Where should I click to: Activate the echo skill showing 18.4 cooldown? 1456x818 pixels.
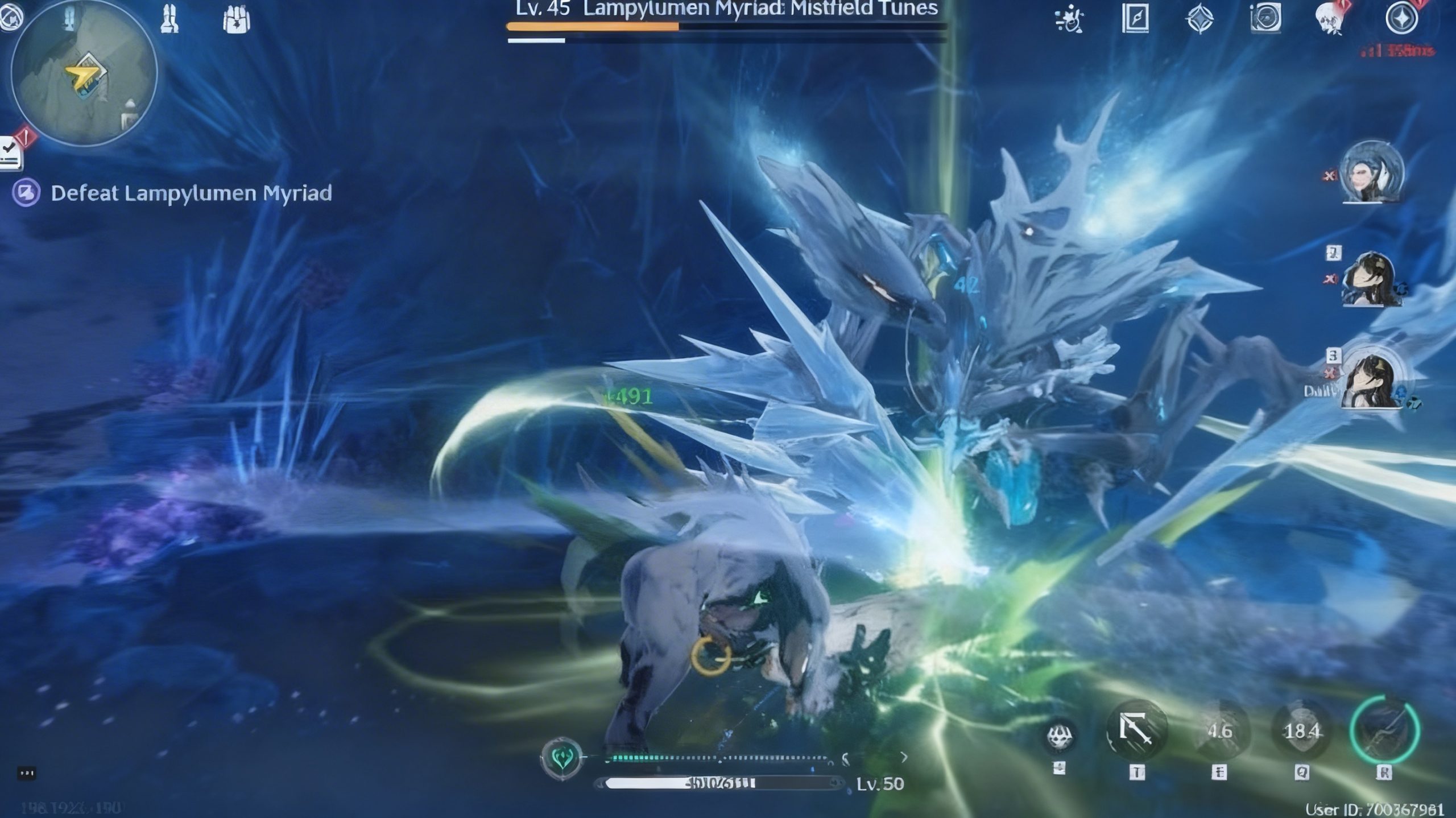[x=1302, y=731]
